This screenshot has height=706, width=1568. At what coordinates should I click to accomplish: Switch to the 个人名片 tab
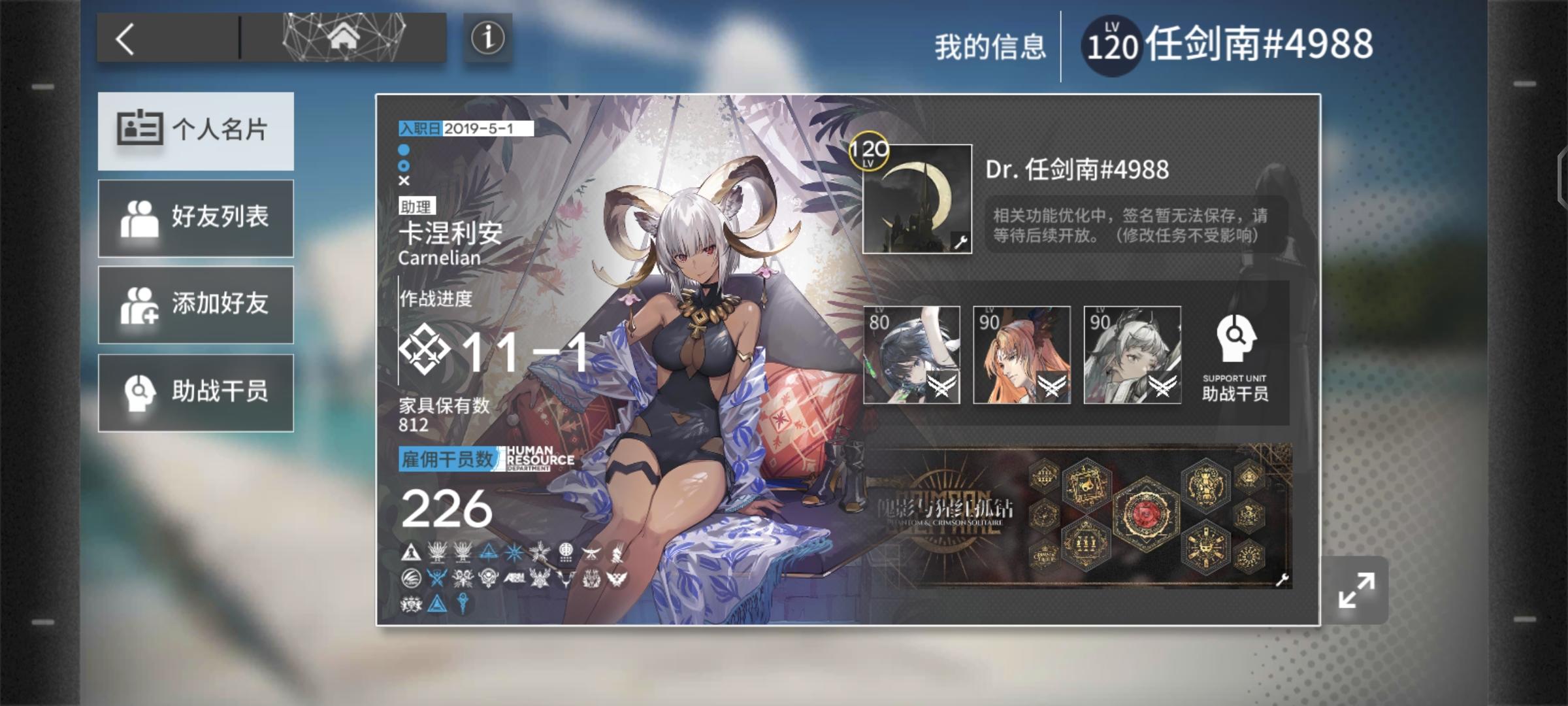click(x=195, y=129)
